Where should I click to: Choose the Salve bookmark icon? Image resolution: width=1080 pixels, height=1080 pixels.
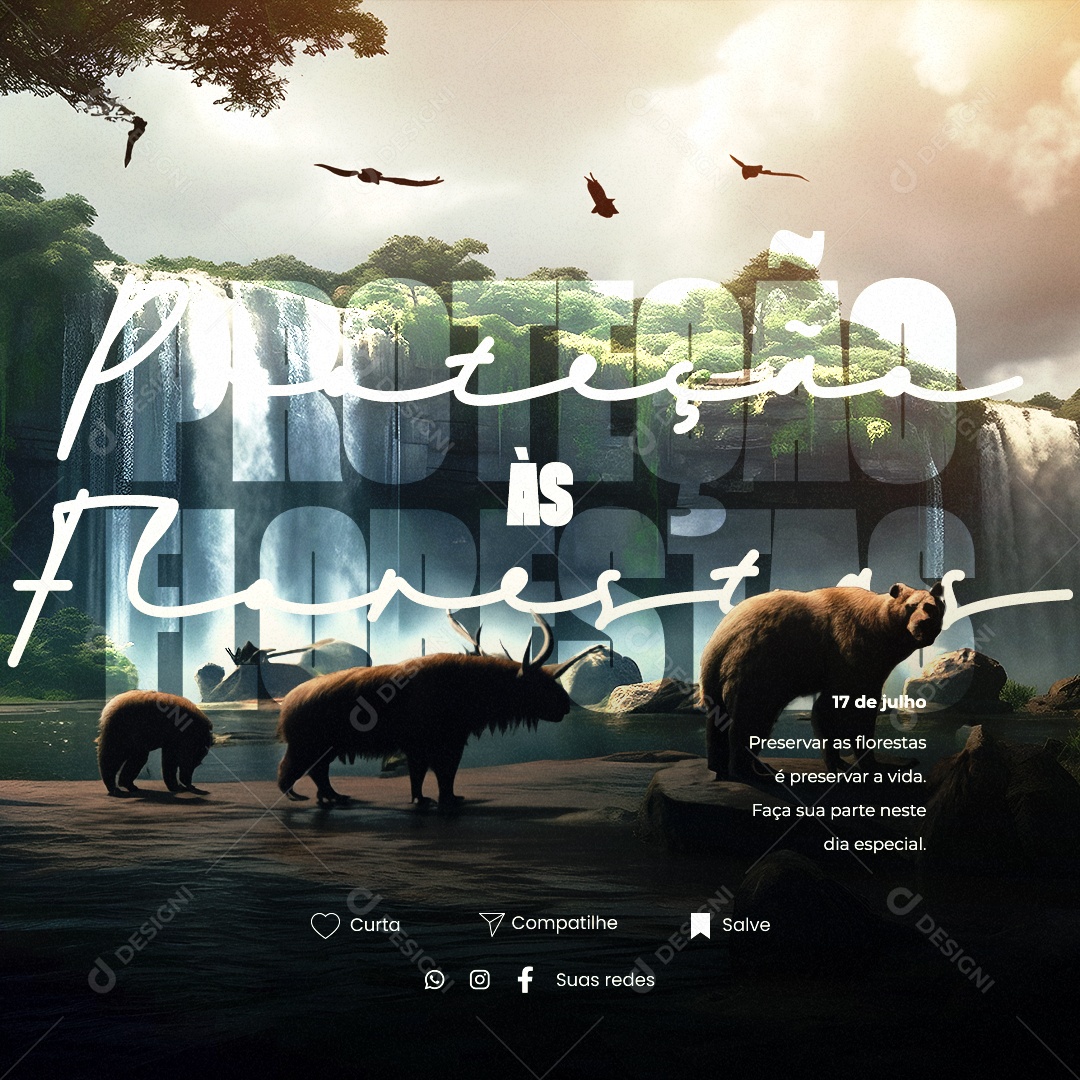point(700,925)
